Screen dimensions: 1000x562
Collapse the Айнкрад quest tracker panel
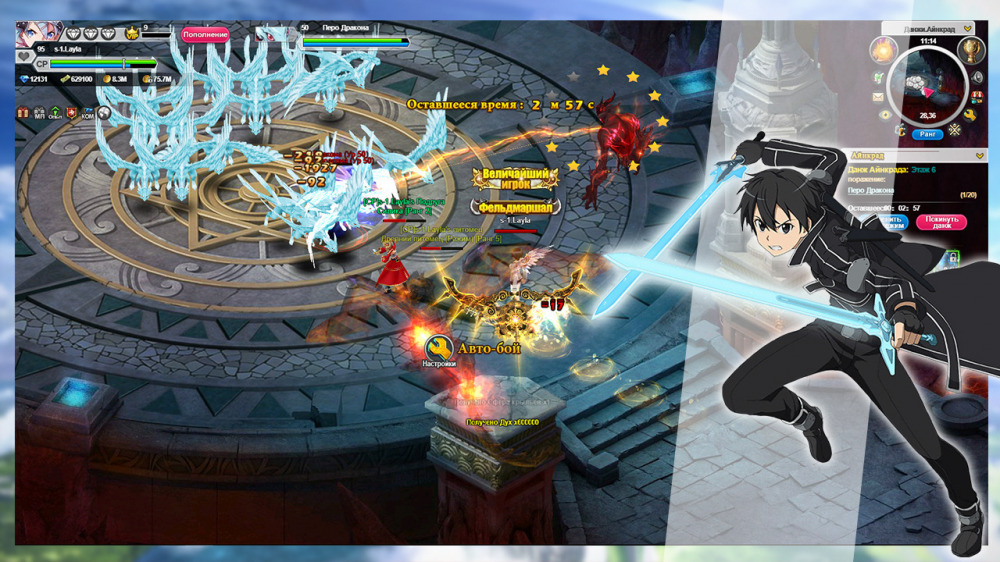979,156
